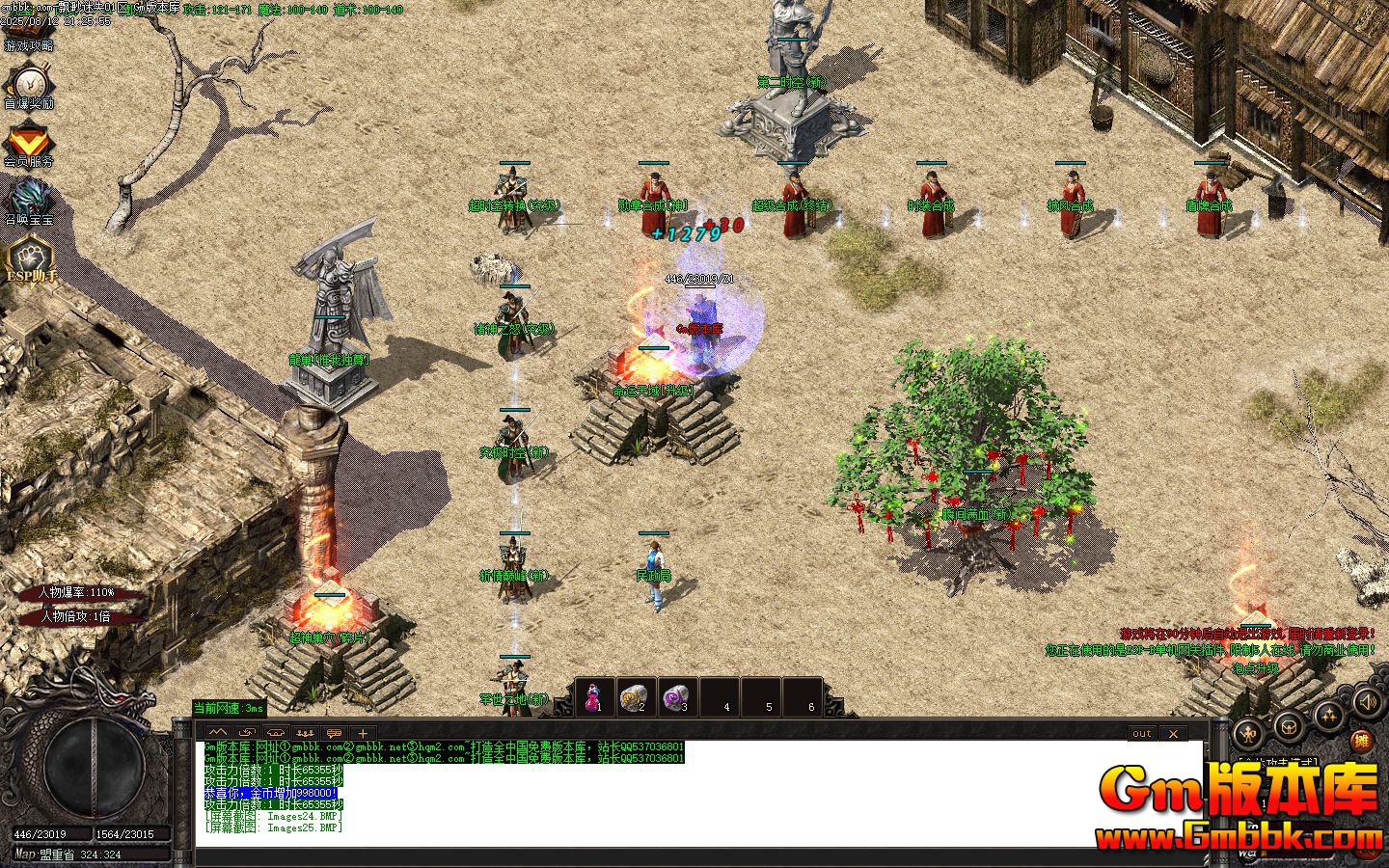Screen dimensions: 1389x868
Task: Pop out the chat using the out button
Action: click(1141, 734)
